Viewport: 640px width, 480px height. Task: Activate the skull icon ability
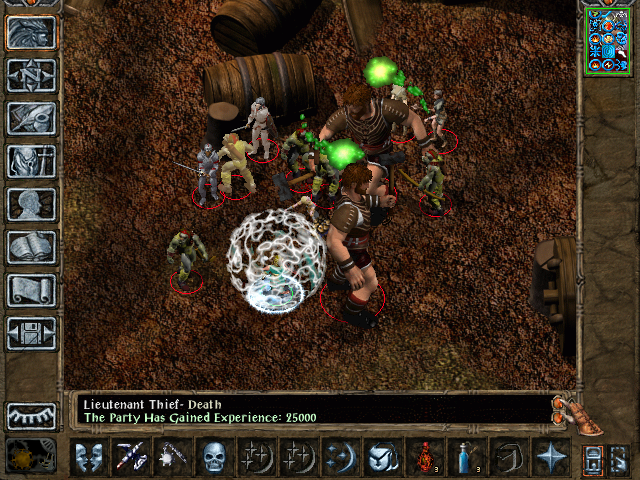214,458
